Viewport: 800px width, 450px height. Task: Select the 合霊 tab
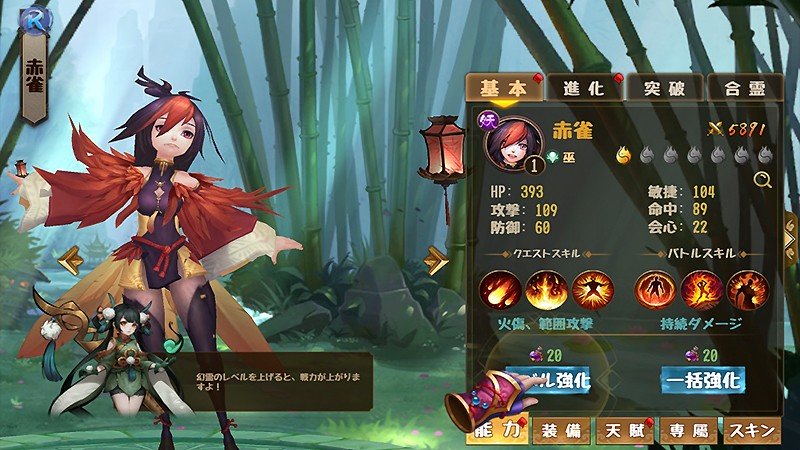tap(745, 88)
